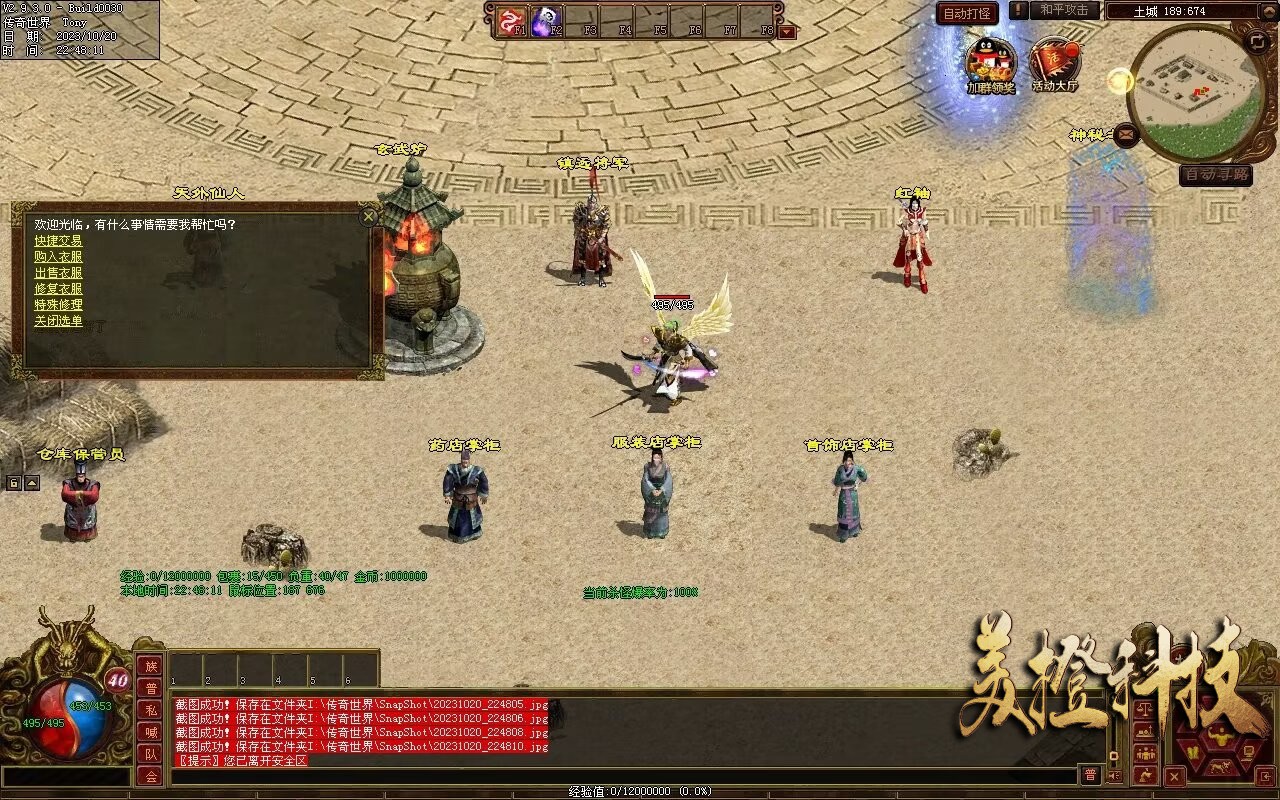Choose the 出售衣服 option

pos(58,273)
